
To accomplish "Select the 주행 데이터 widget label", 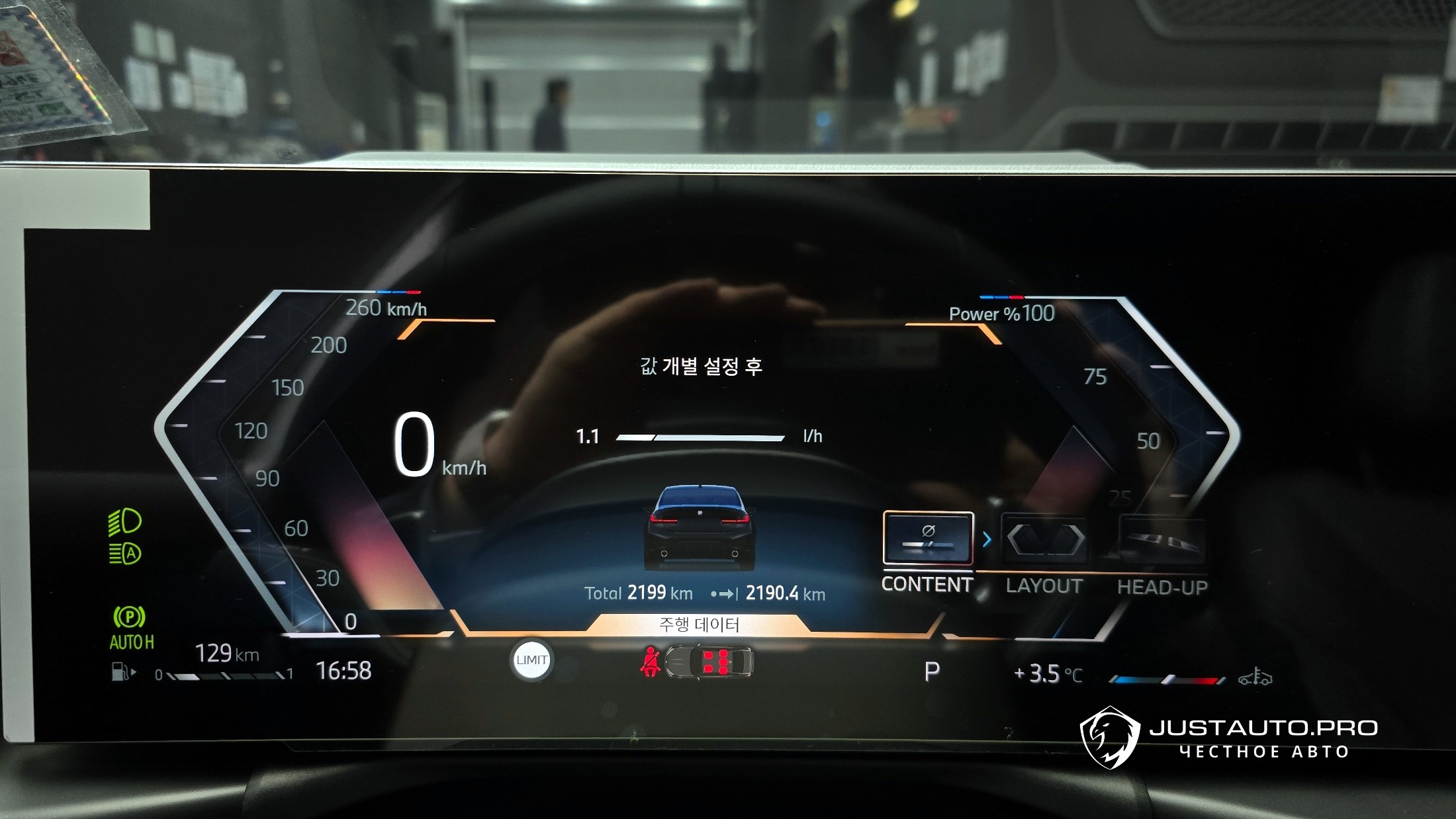I will [x=698, y=625].
